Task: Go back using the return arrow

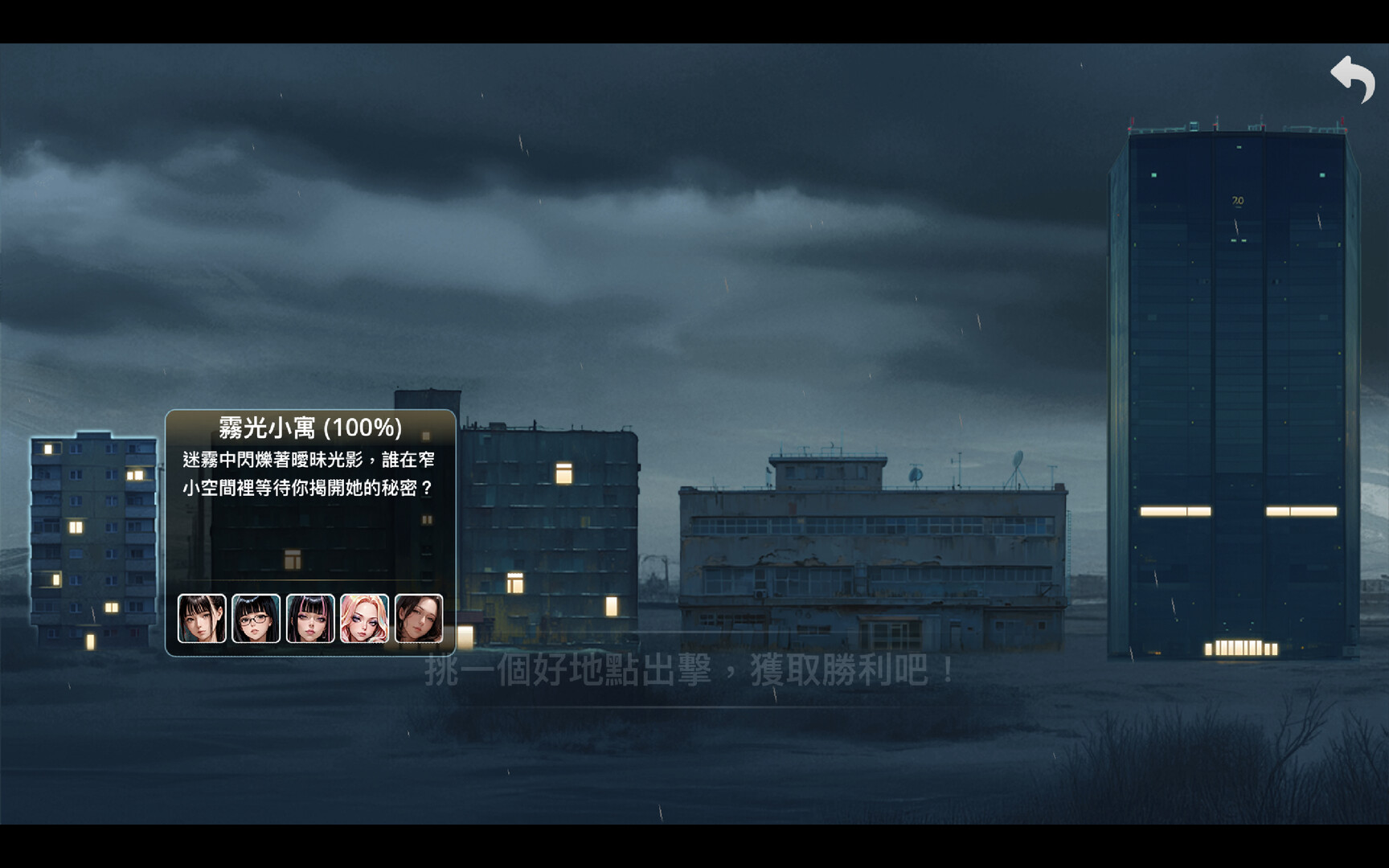Action: coord(1353,79)
